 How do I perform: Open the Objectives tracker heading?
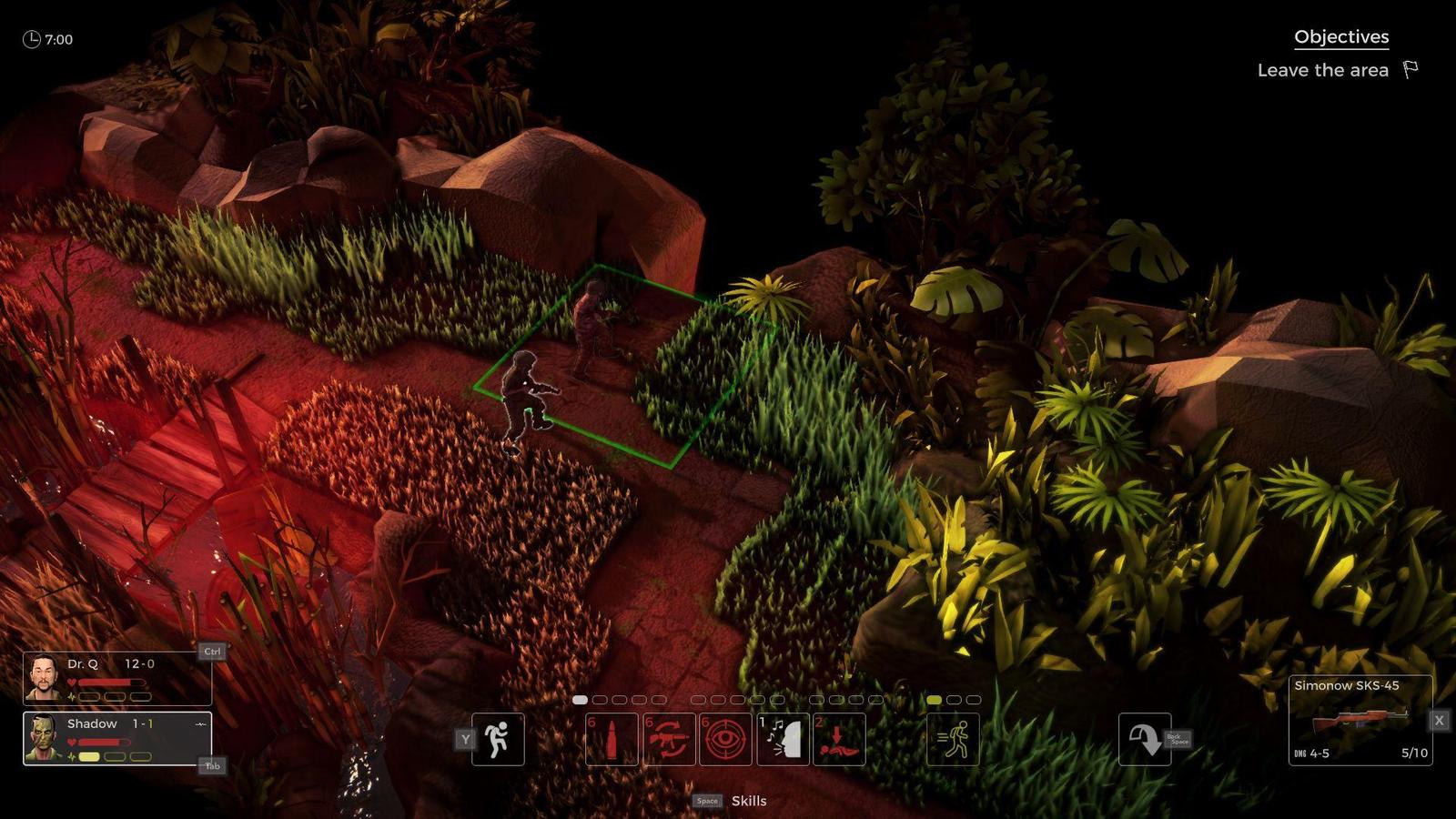(1341, 37)
